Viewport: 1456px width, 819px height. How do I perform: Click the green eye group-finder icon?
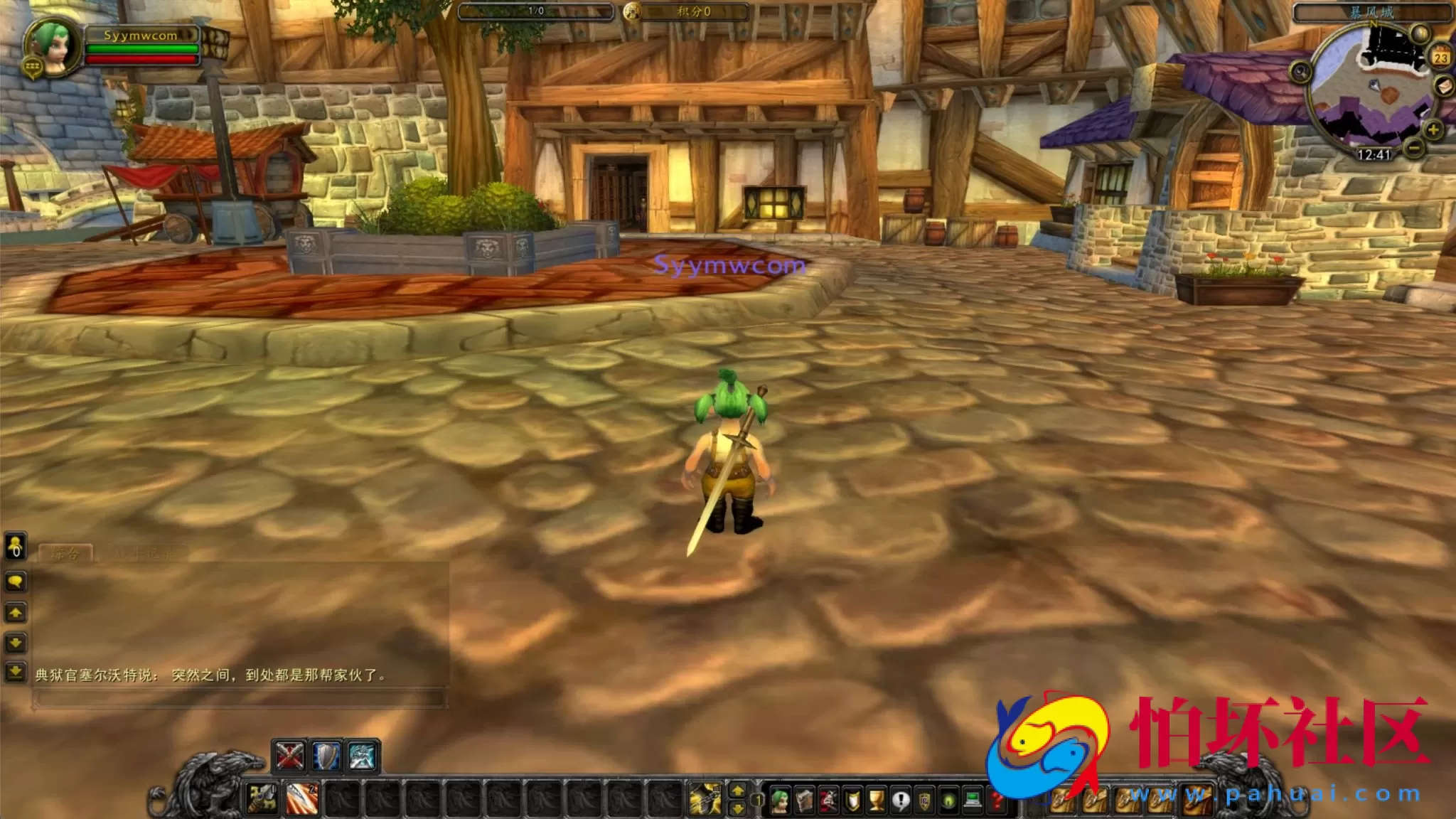[x=948, y=801]
